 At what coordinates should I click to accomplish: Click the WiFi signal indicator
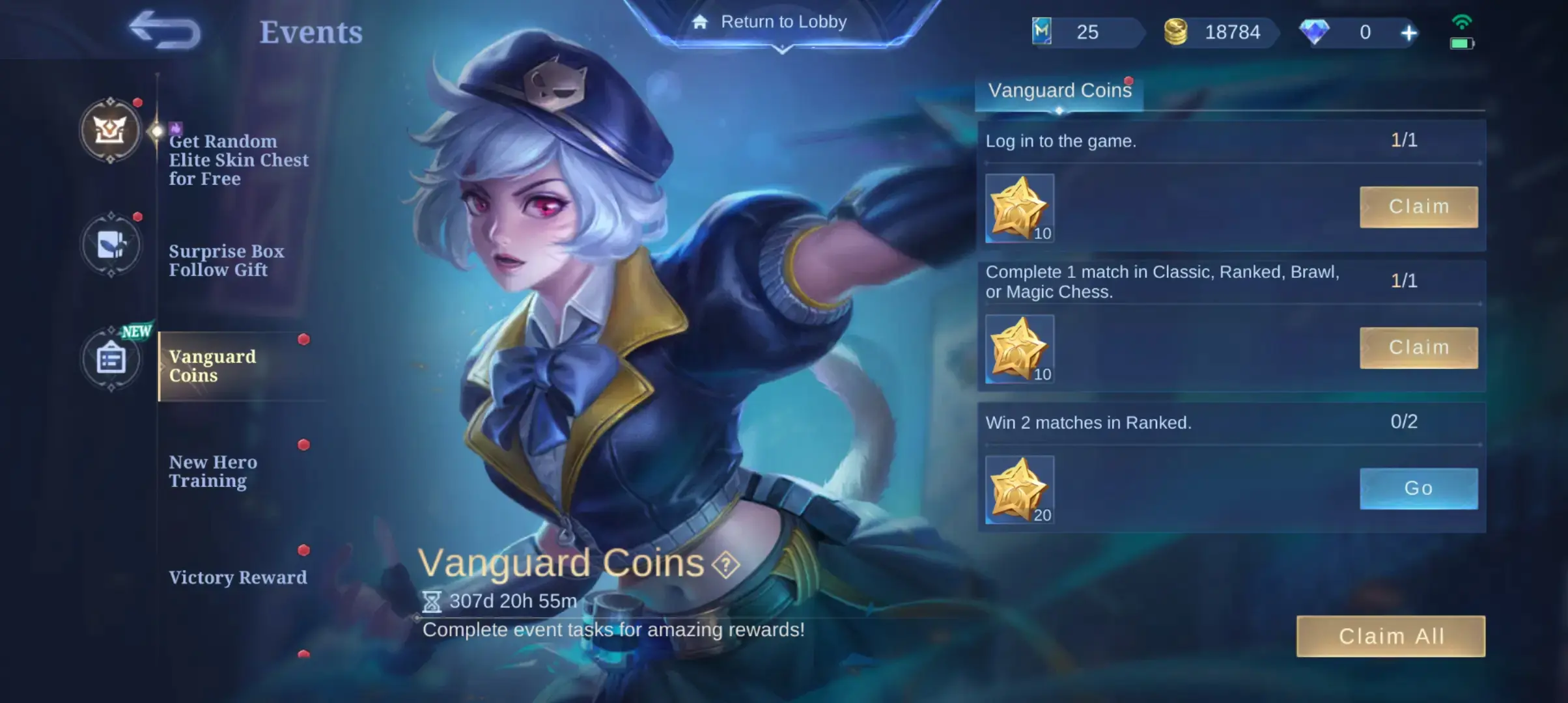click(x=1463, y=21)
